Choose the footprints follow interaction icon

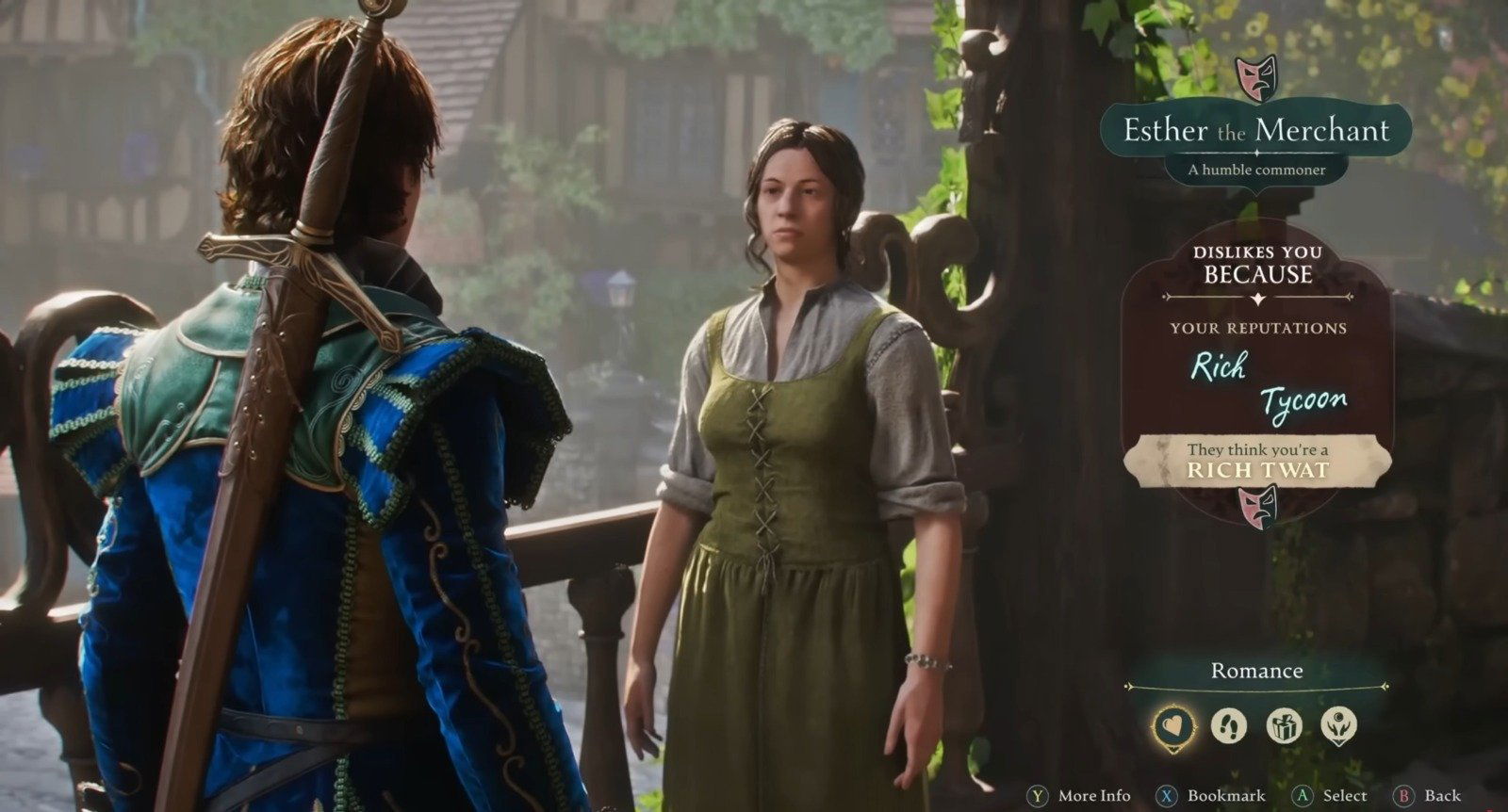click(1229, 726)
